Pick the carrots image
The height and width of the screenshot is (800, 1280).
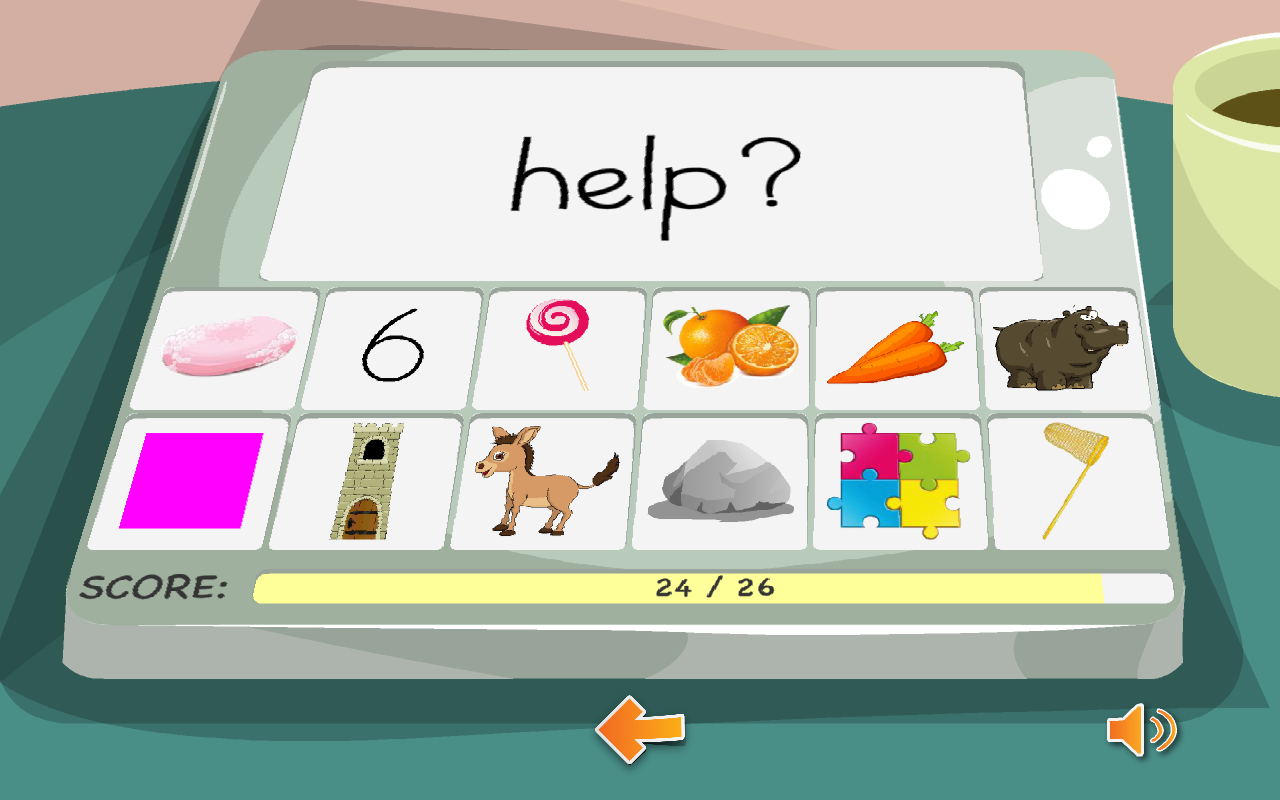pos(895,346)
